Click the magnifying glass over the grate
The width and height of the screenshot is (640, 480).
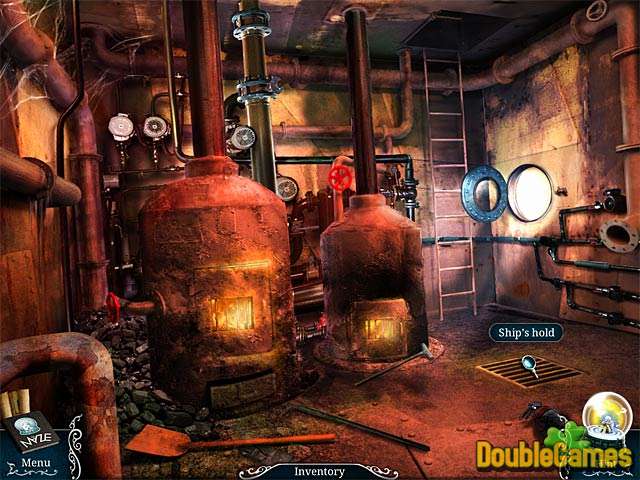coord(529,366)
